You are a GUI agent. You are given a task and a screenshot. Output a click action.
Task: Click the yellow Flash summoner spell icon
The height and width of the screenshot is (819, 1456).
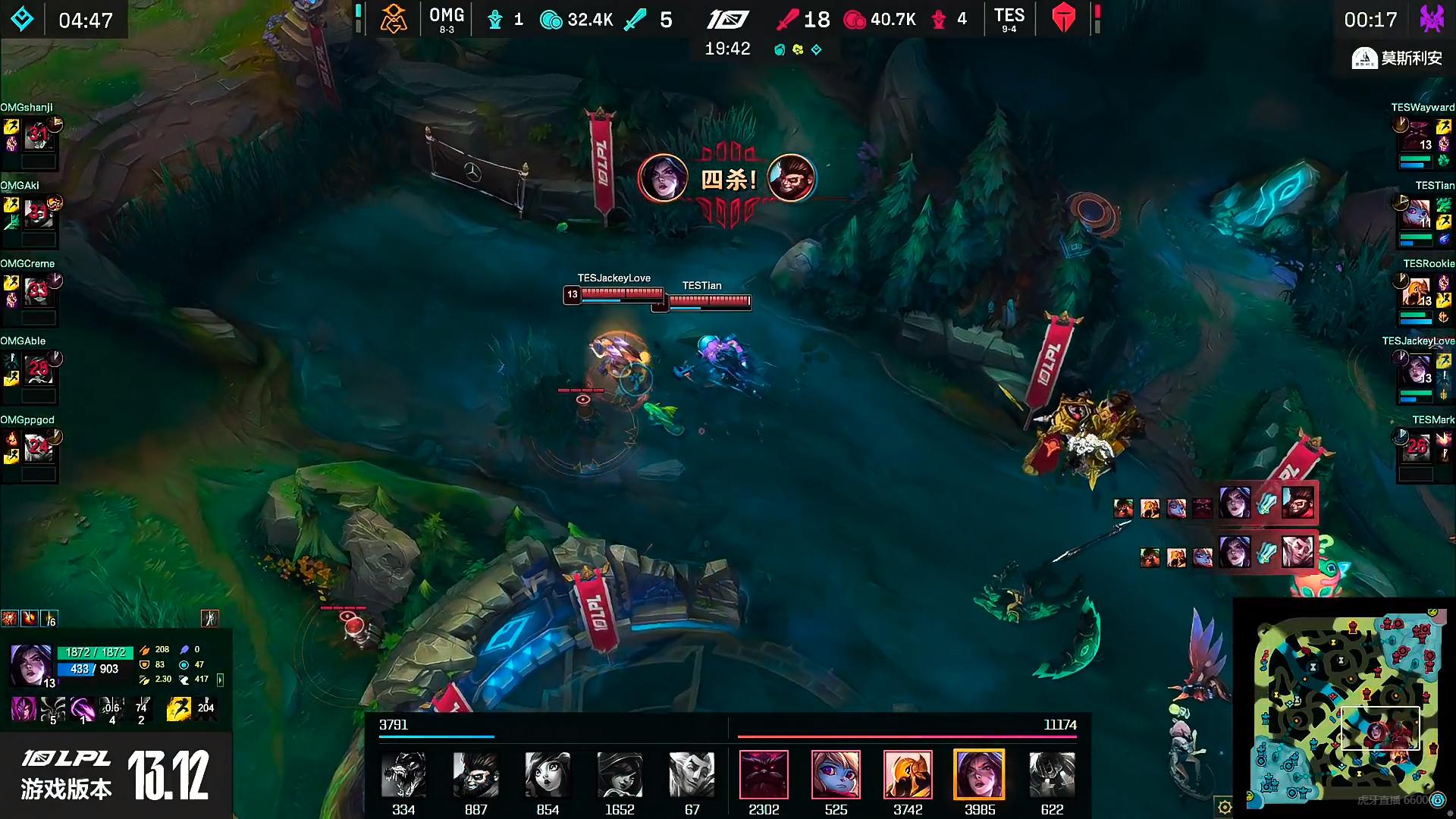[x=179, y=709]
